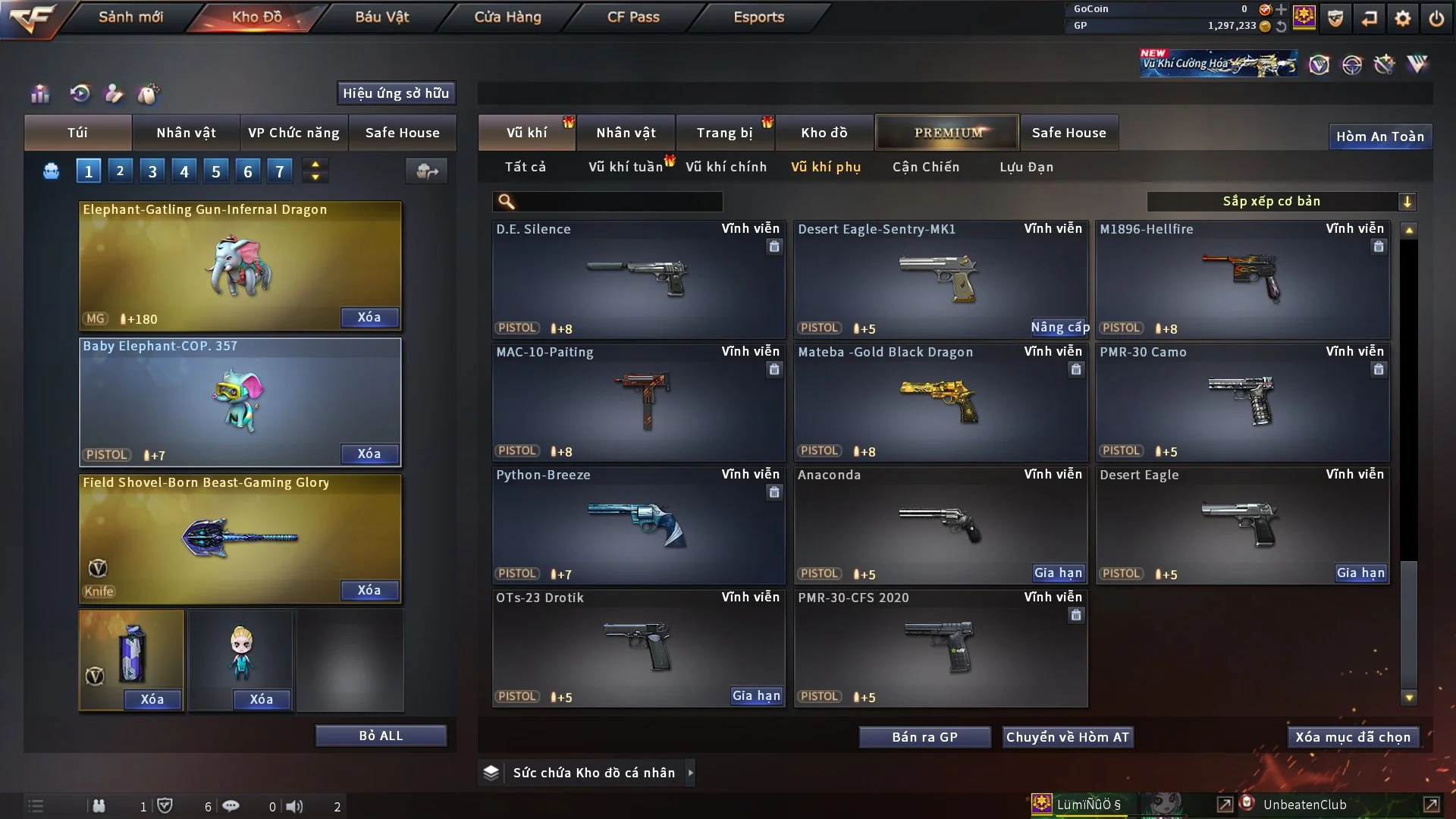Extend the Anaconda with Gia hạn
1456x819 pixels.
point(1058,573)
